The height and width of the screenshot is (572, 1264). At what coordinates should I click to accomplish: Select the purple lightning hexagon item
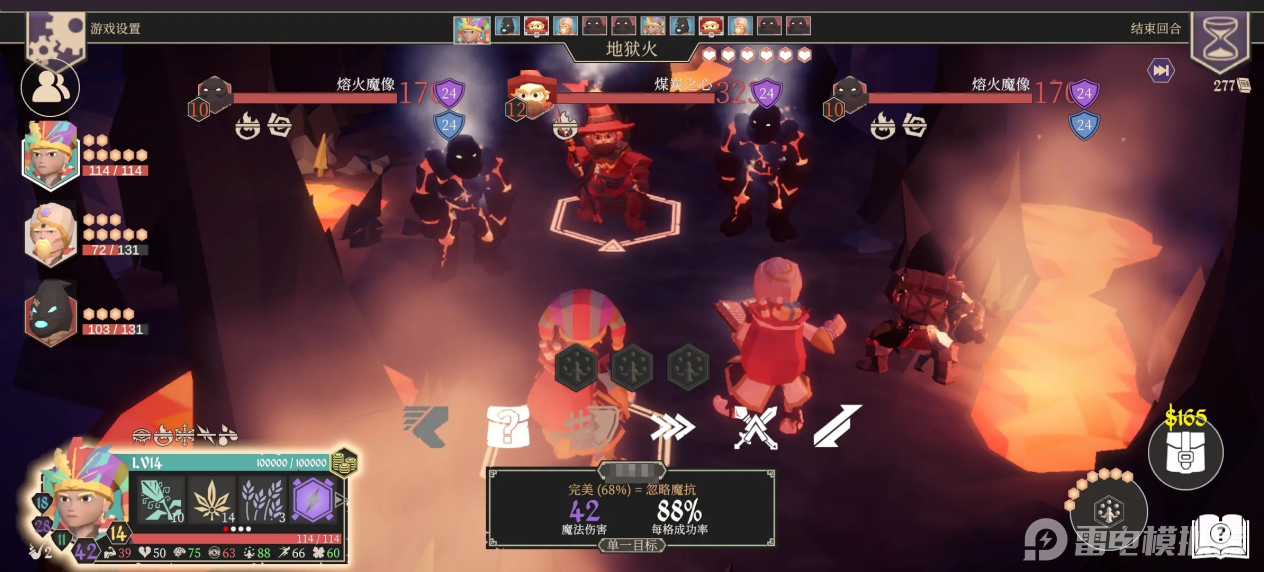(314, 499)
